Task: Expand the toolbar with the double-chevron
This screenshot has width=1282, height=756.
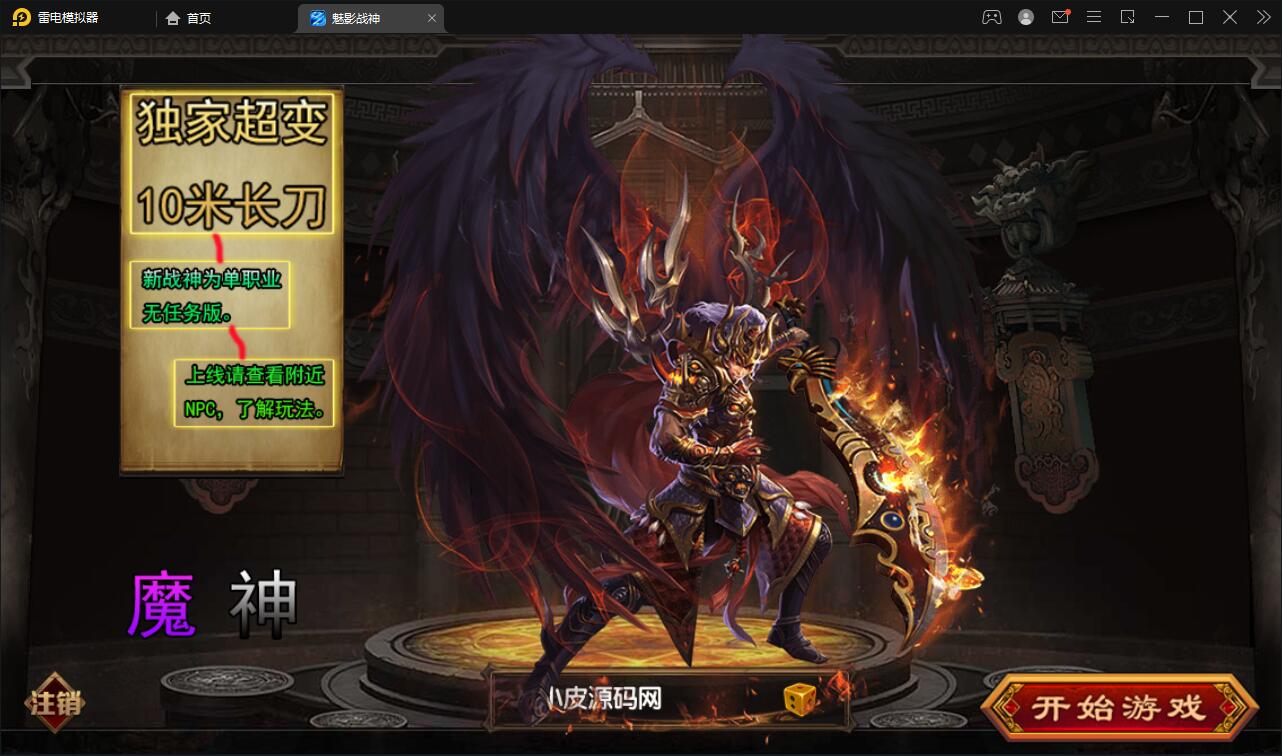Action: [x=1262, y=17]
